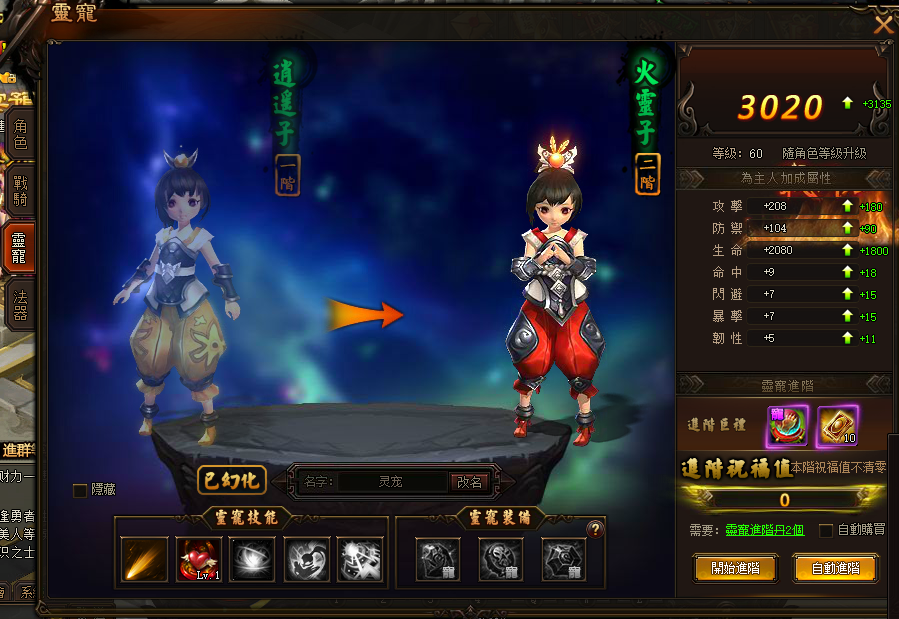Image resolution: width=899 pixels, height=619 pixels.
Task: Toggle the 隱藏 hide checkbox
Action: click(x=80, y=490)
